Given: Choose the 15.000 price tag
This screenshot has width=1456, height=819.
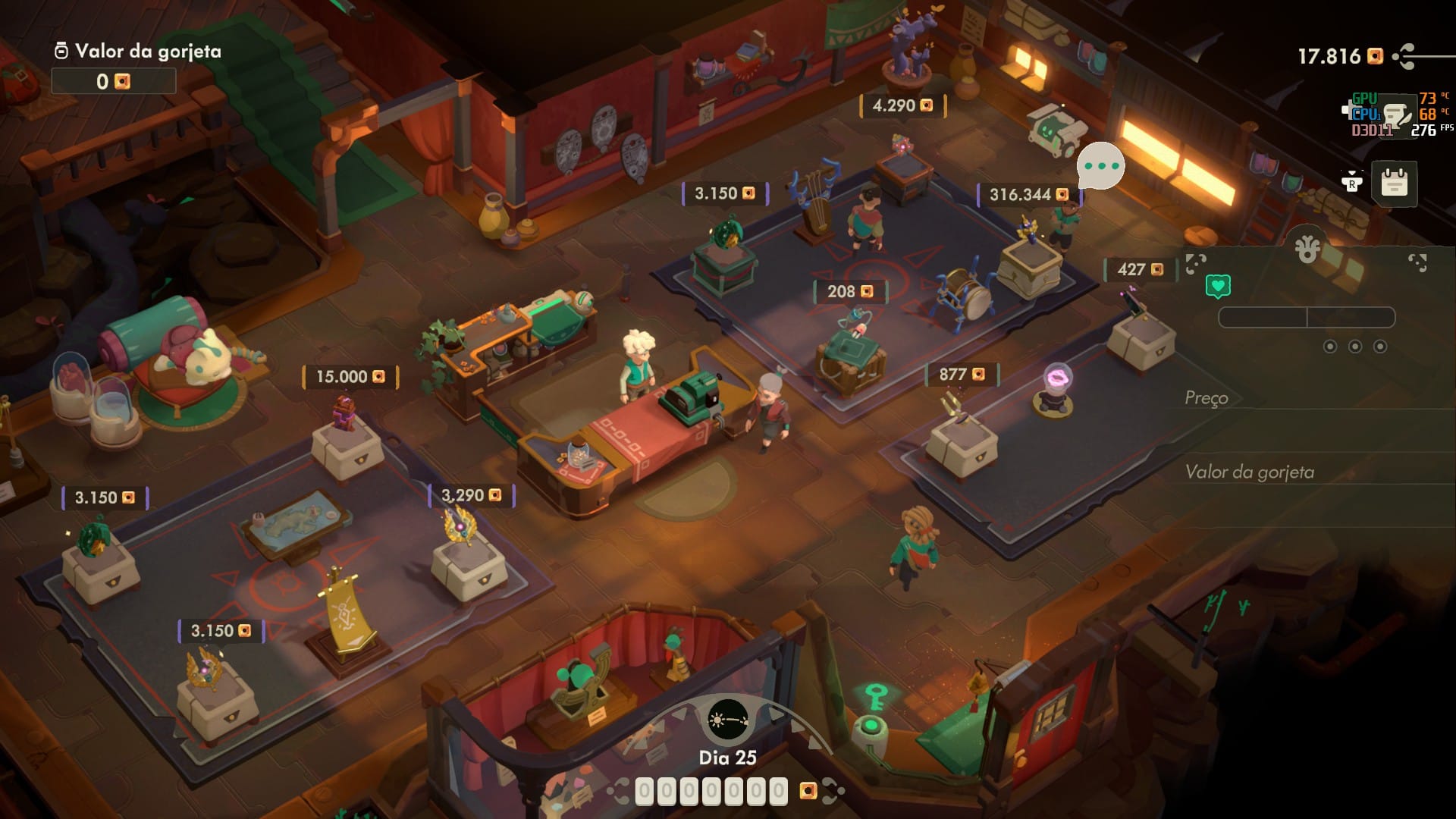Looking at the screenshot, I should [350, 377].
